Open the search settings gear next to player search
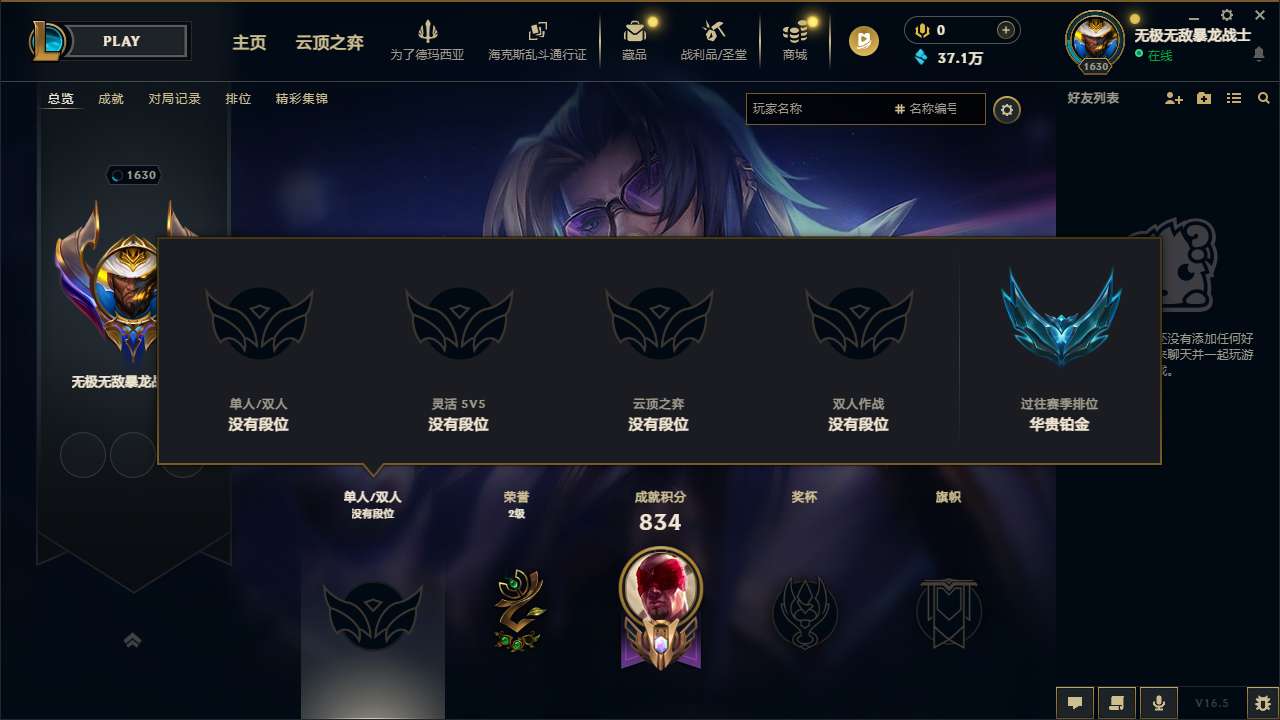 (x=1007, y=109)
